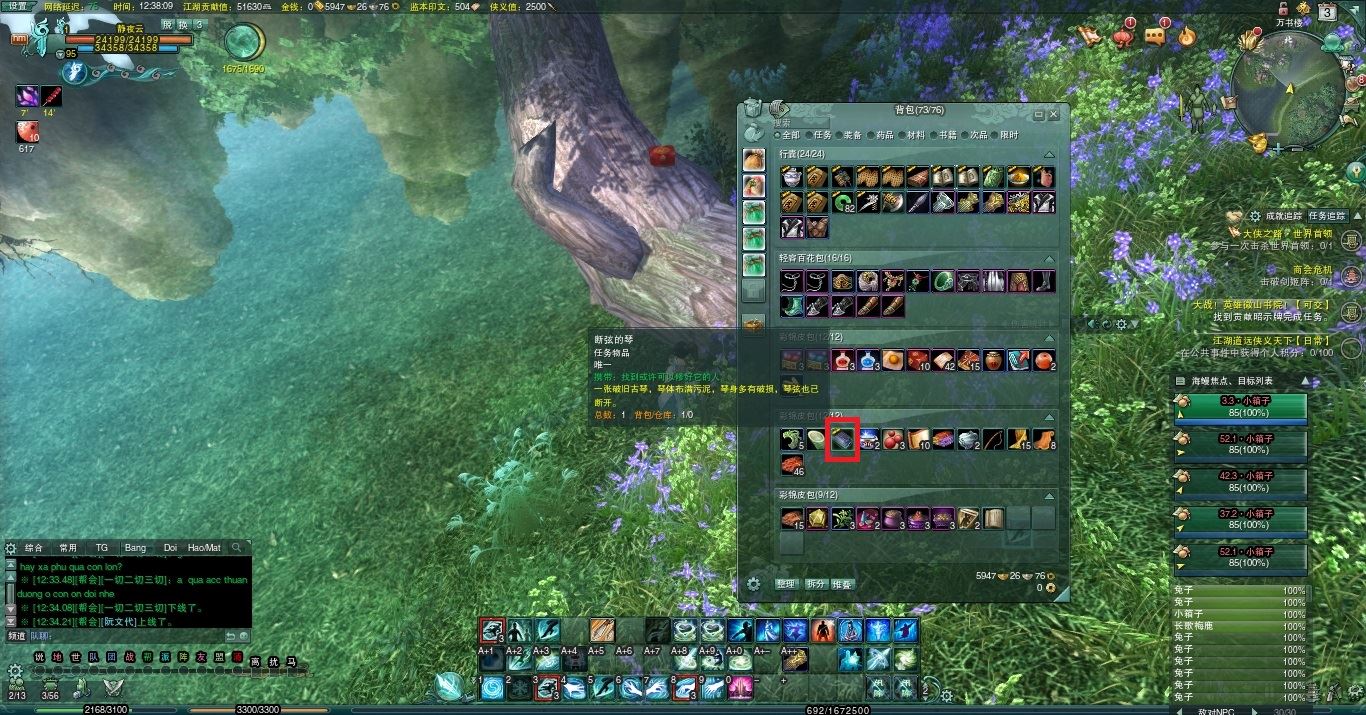Open the red lantern event icon
Image resolution: width=1366 pixels, height=715 pixels.
(1124, 38)
